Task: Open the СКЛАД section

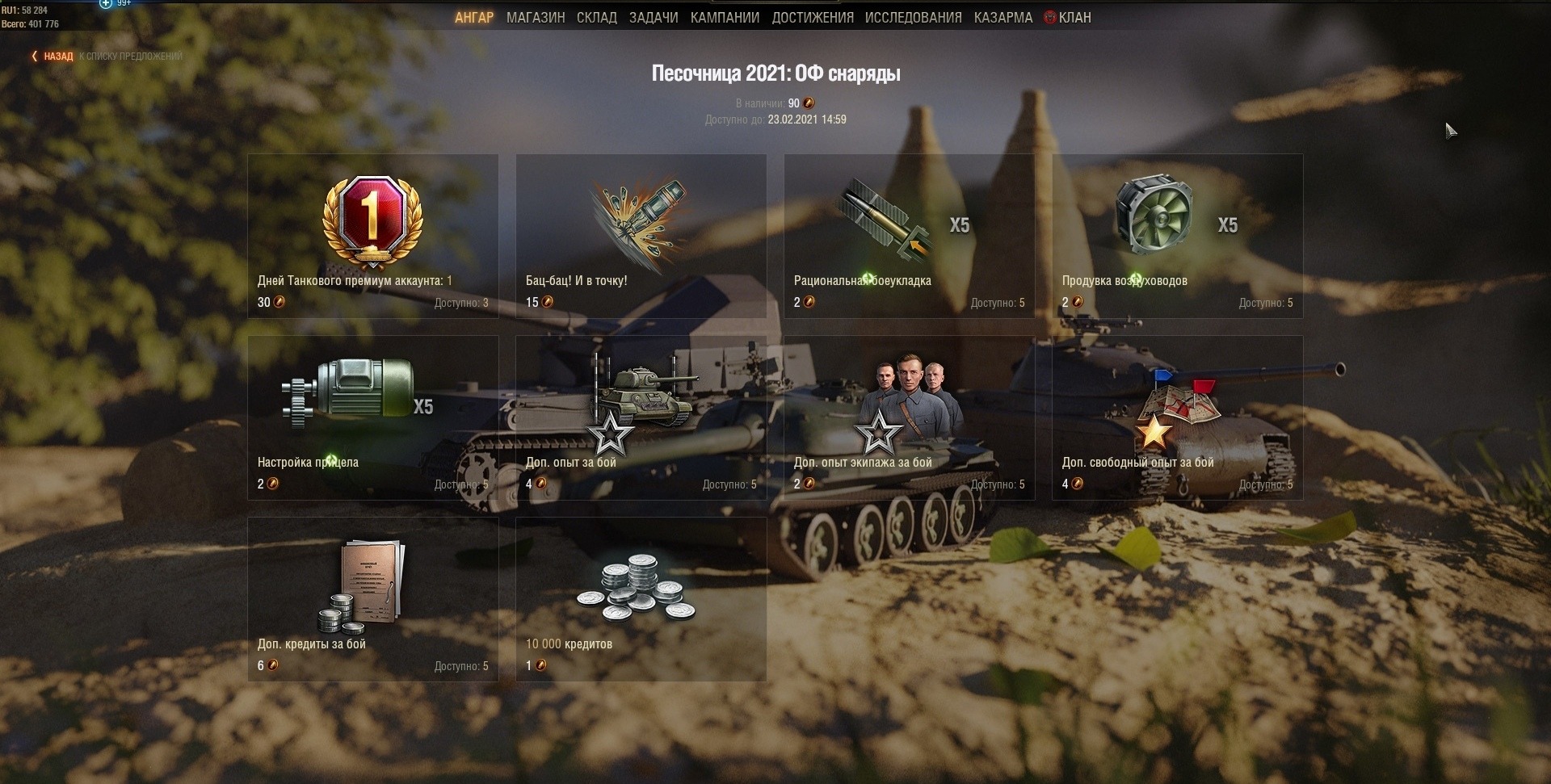Action: tap(596, 18)
